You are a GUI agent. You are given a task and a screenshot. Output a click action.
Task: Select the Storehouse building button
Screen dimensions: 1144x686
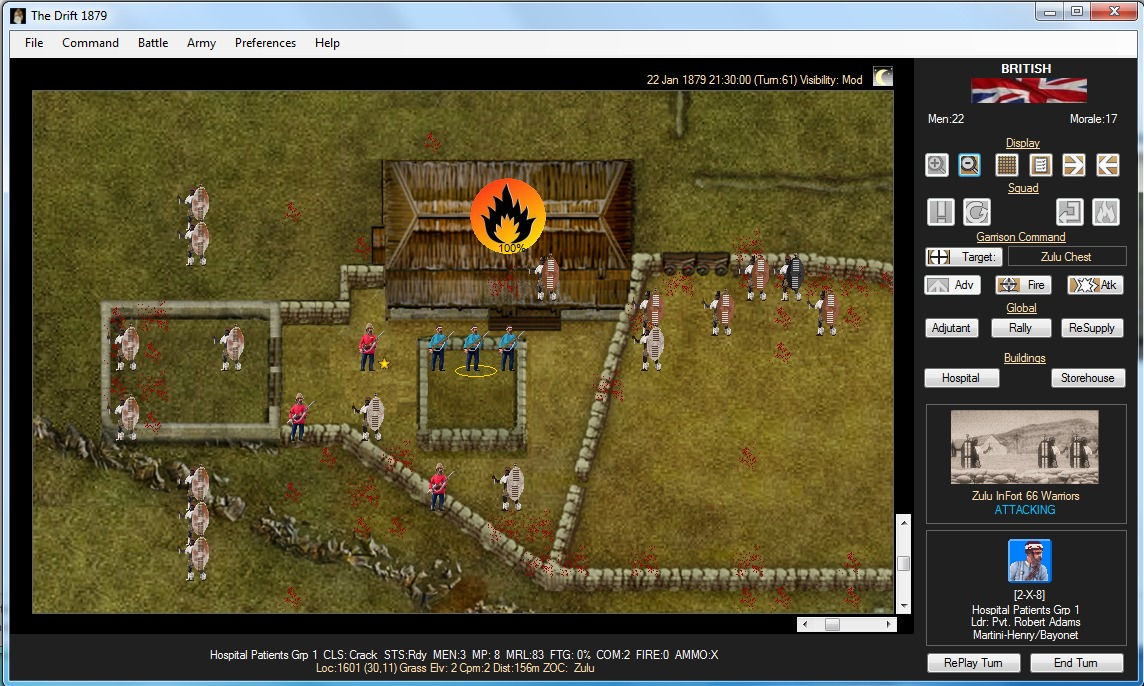1088,378
